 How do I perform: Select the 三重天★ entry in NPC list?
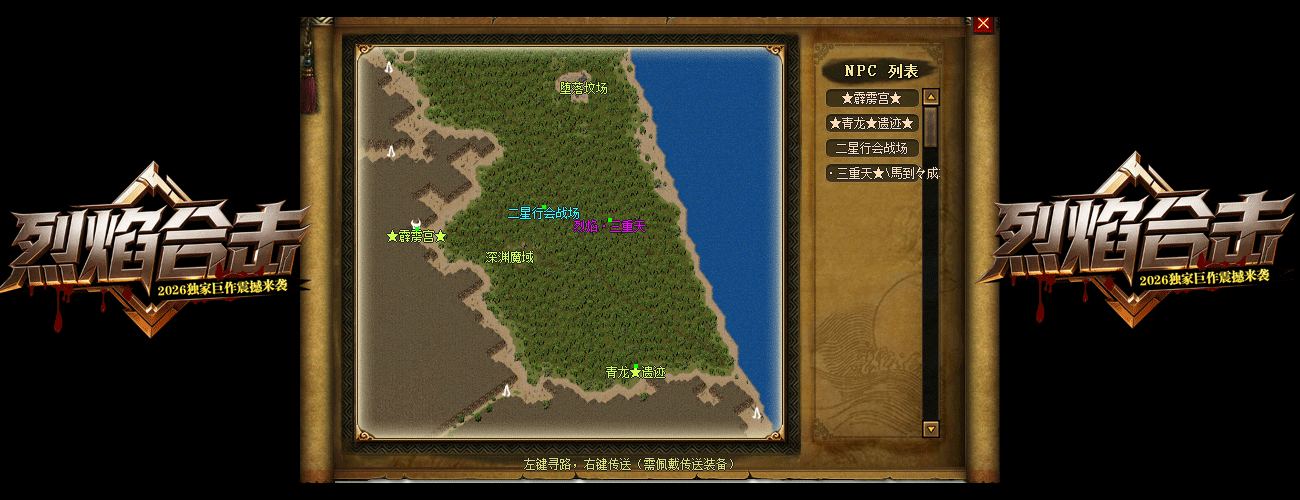(884, 173)
